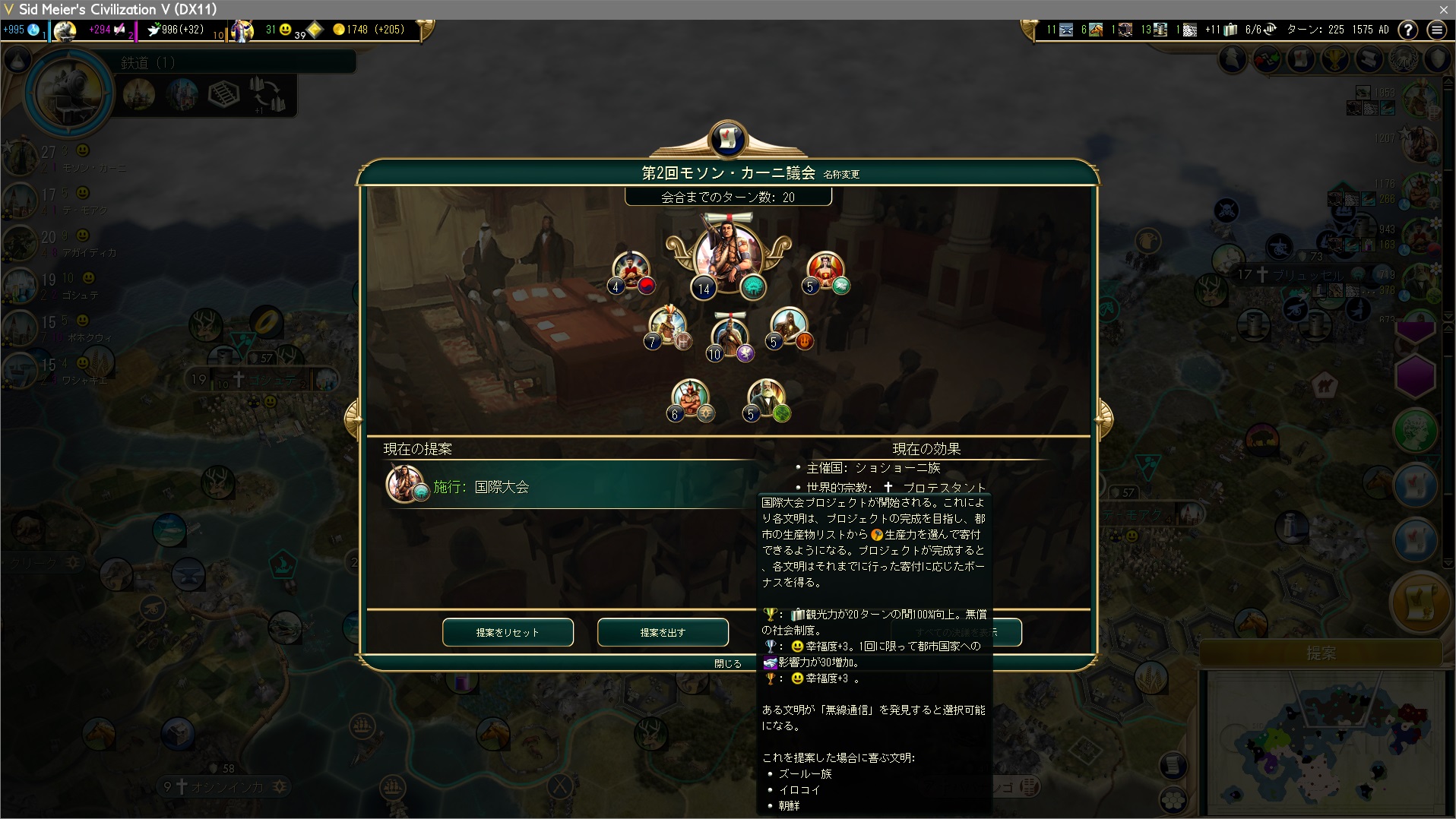Rename the congress with 名称変更
Image resolution: width=1456 pixels, height=819 pixels.
pyautogui.click(x=841, y=175)
